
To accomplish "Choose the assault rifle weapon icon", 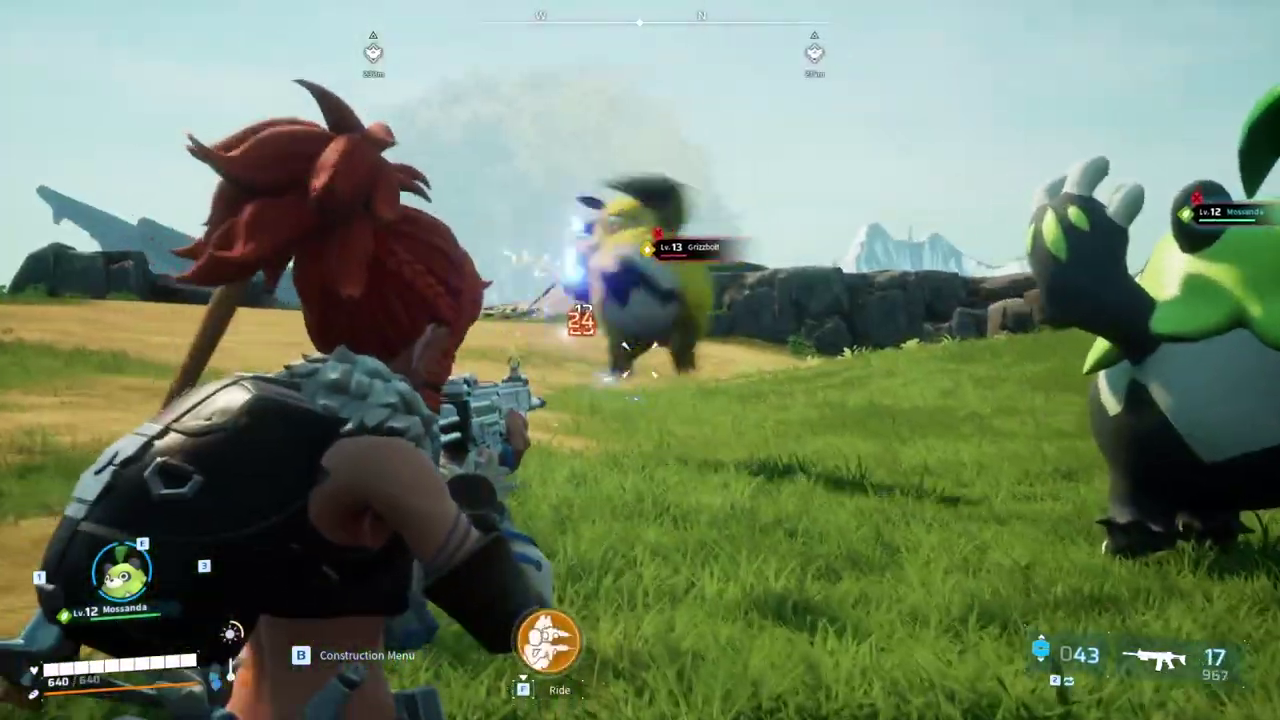I will (x=1153, y=658).
